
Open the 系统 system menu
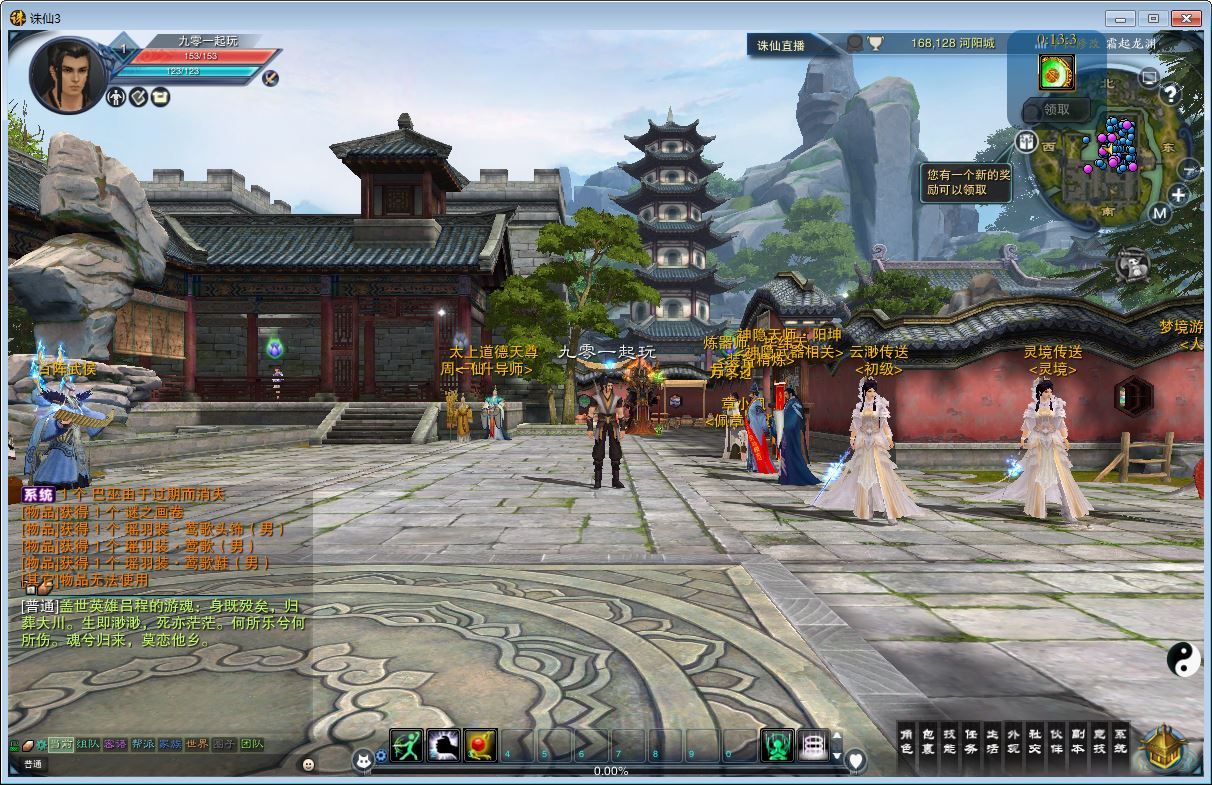click(x=1120, y=741)
